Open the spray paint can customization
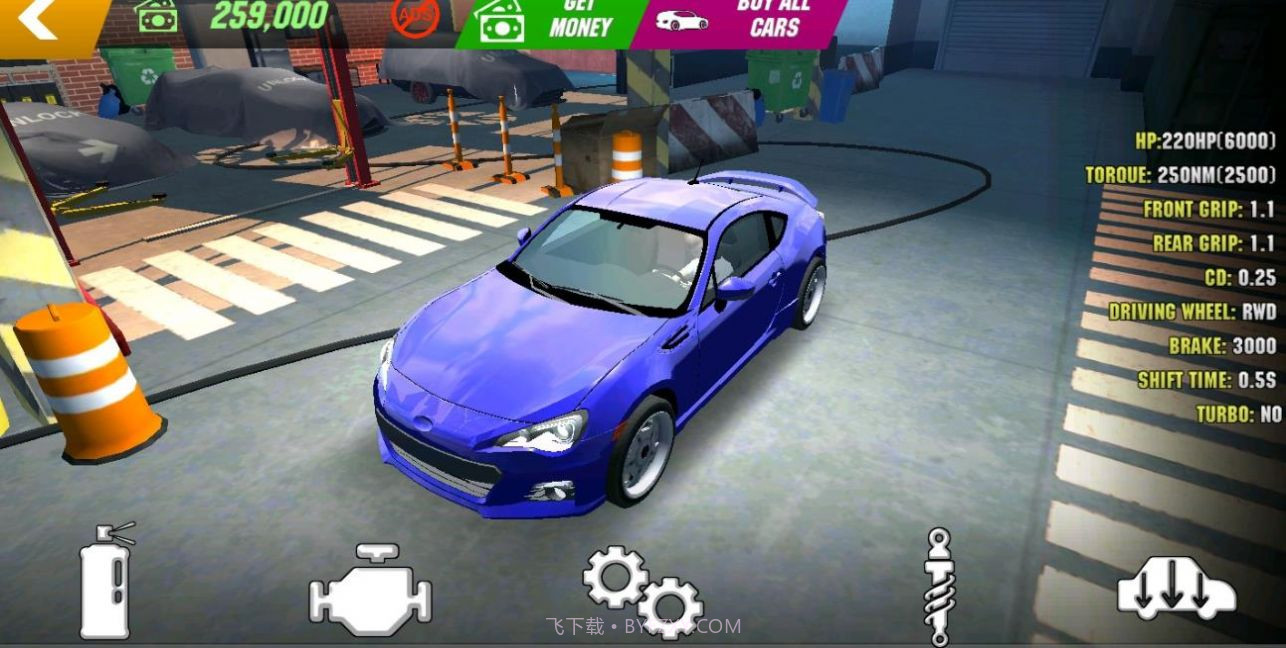 pos(107,581)
